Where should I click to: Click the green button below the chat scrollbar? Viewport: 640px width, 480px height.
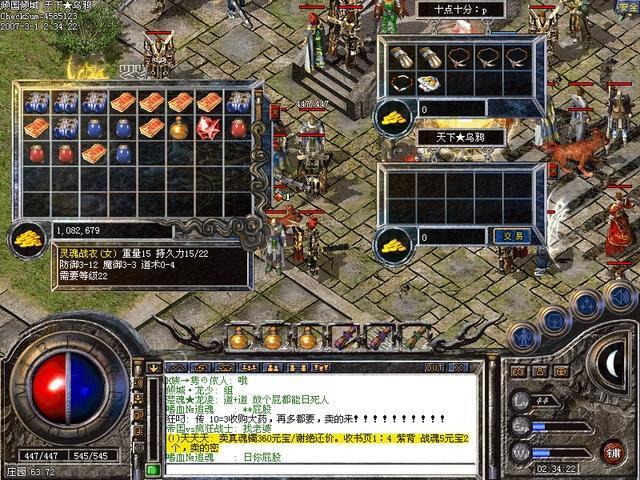(152, 468)
